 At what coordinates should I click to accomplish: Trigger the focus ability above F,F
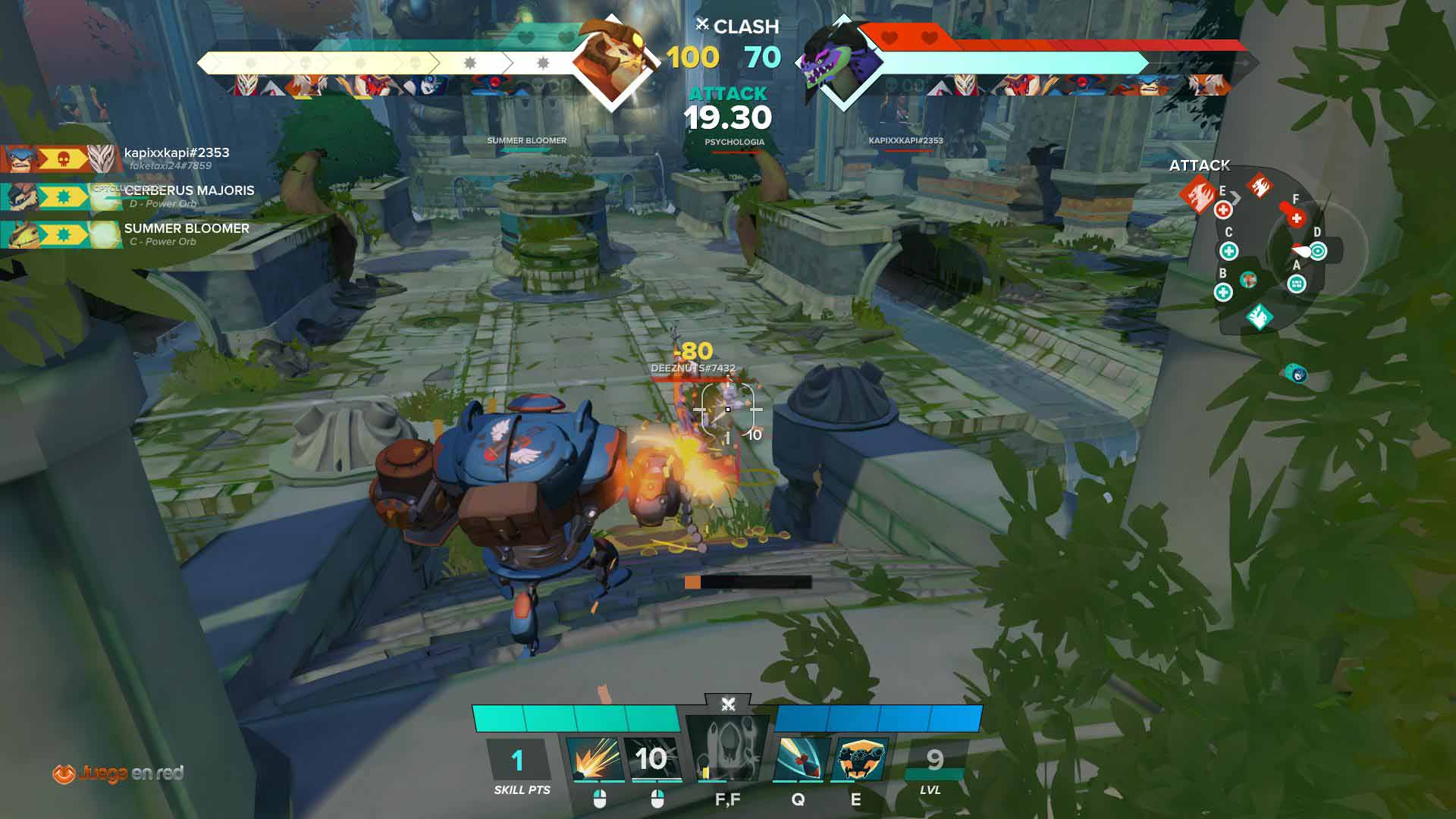727,747
